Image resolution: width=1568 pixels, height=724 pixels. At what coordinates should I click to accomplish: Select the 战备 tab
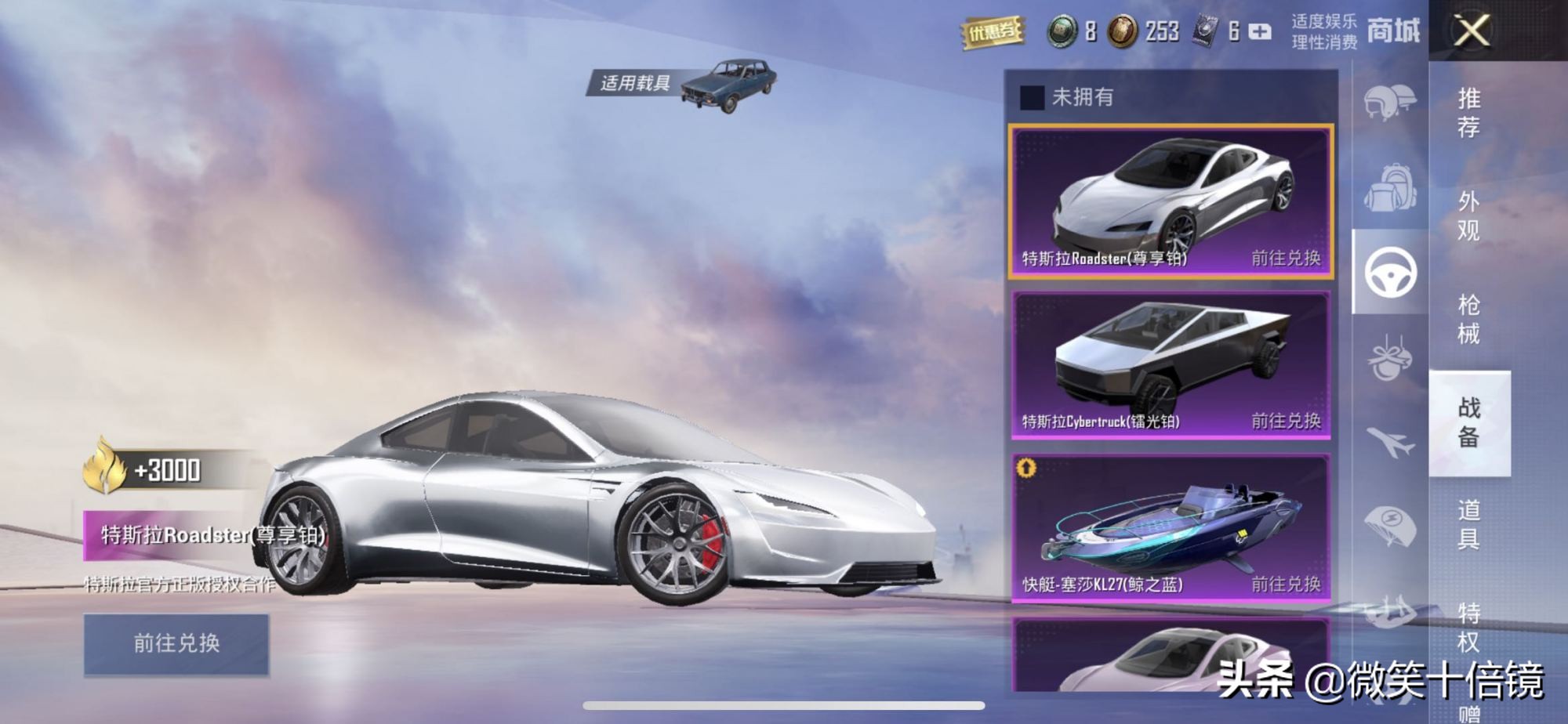1468,422
